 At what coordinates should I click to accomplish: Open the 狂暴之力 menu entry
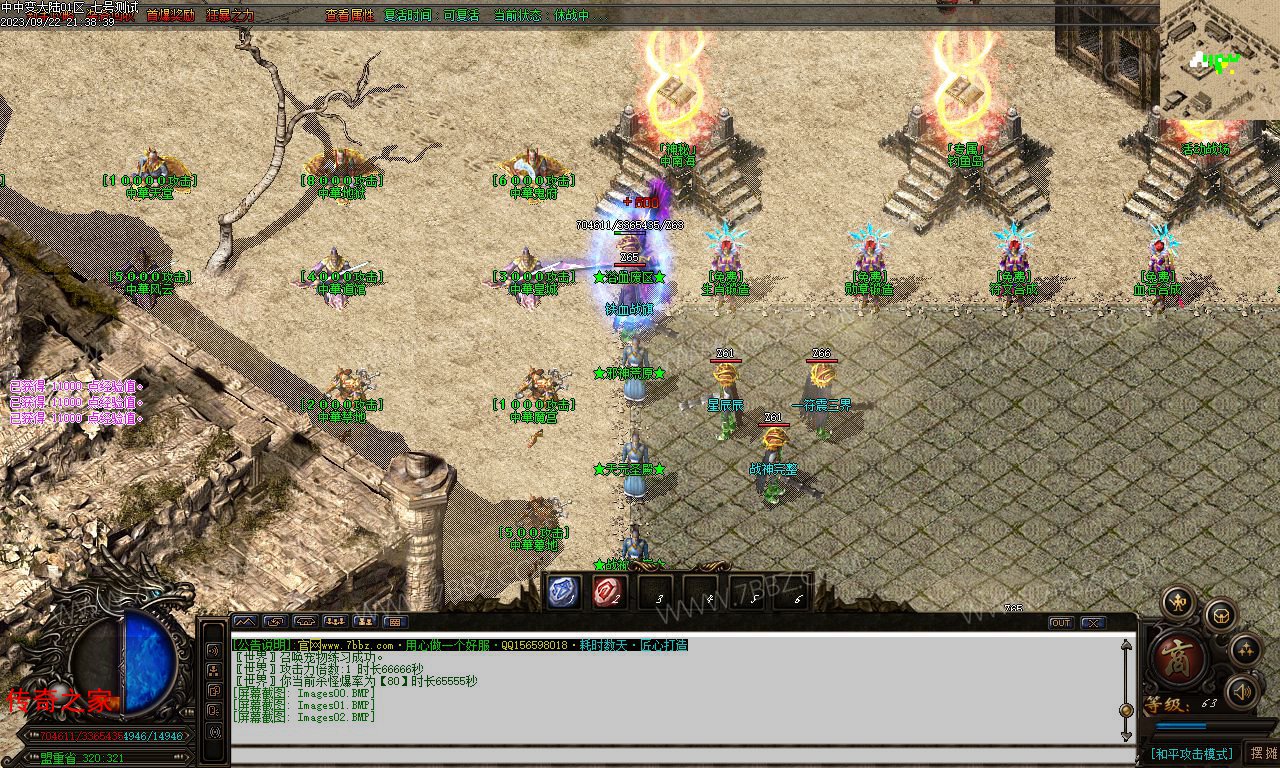230,16
